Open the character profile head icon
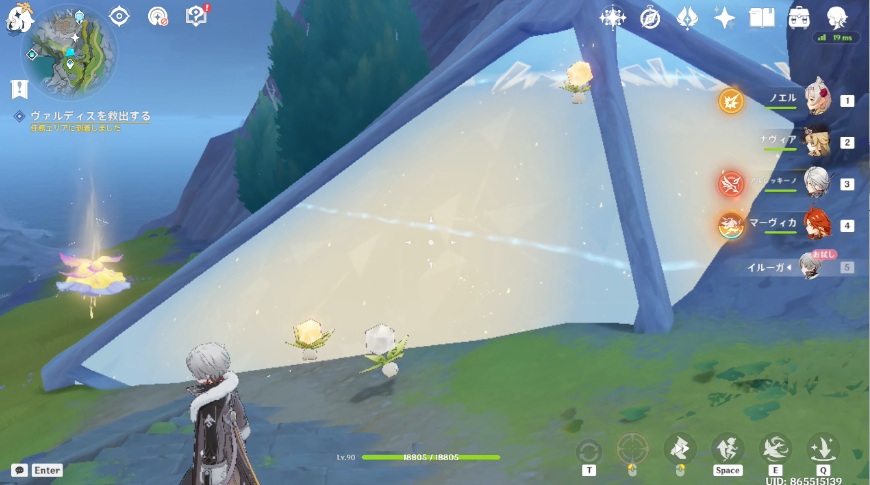Image resolution: width=870 pixels, height=485 pixels. 837,18
